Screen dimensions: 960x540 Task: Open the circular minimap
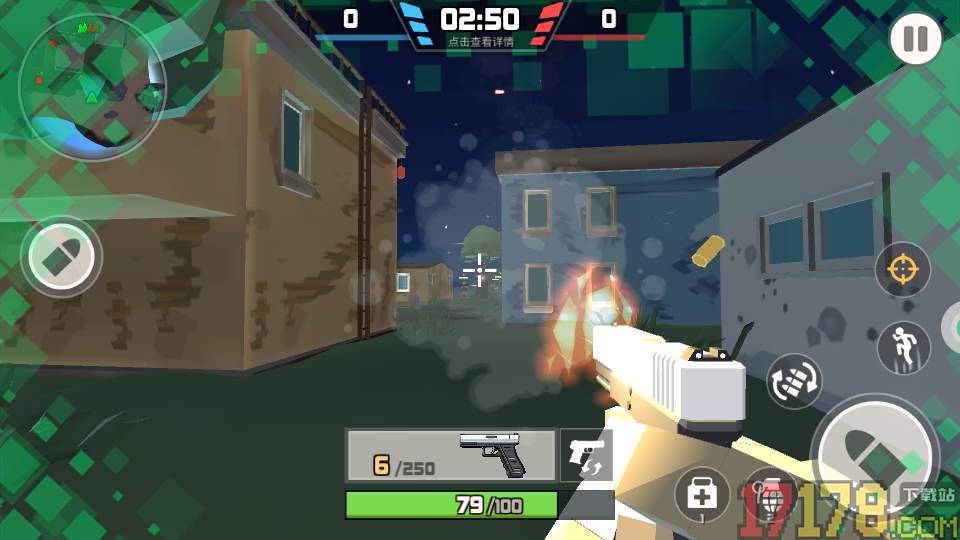click(x=91, y=86)
